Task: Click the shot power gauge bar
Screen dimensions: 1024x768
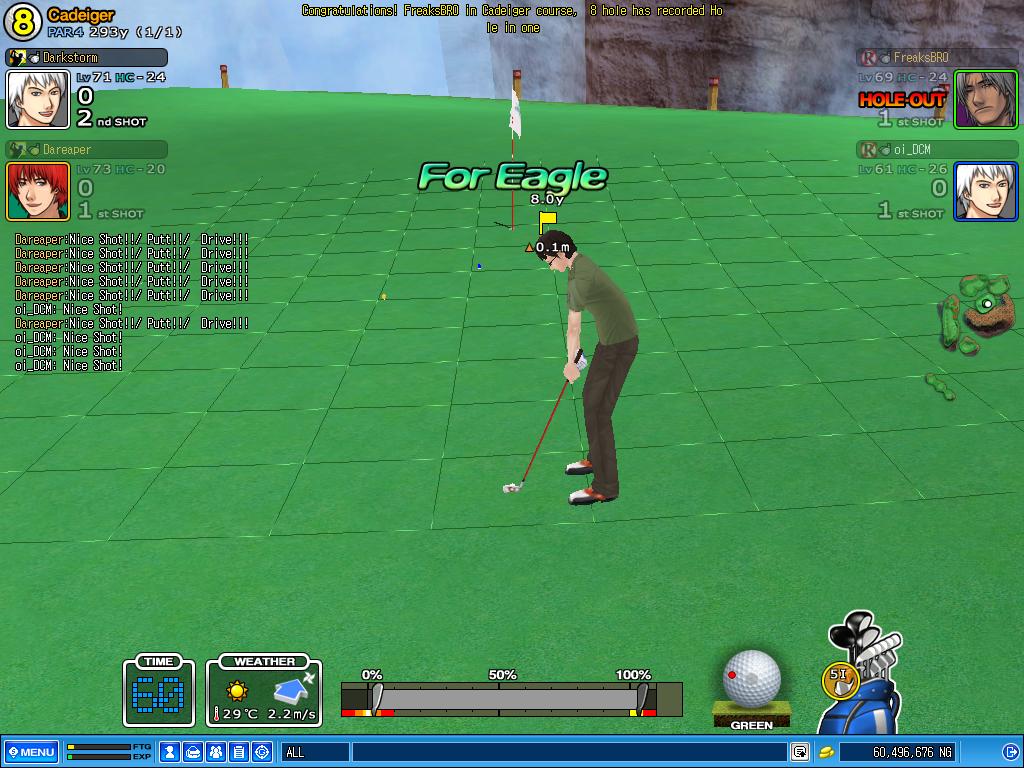Action: coord(510,698)
